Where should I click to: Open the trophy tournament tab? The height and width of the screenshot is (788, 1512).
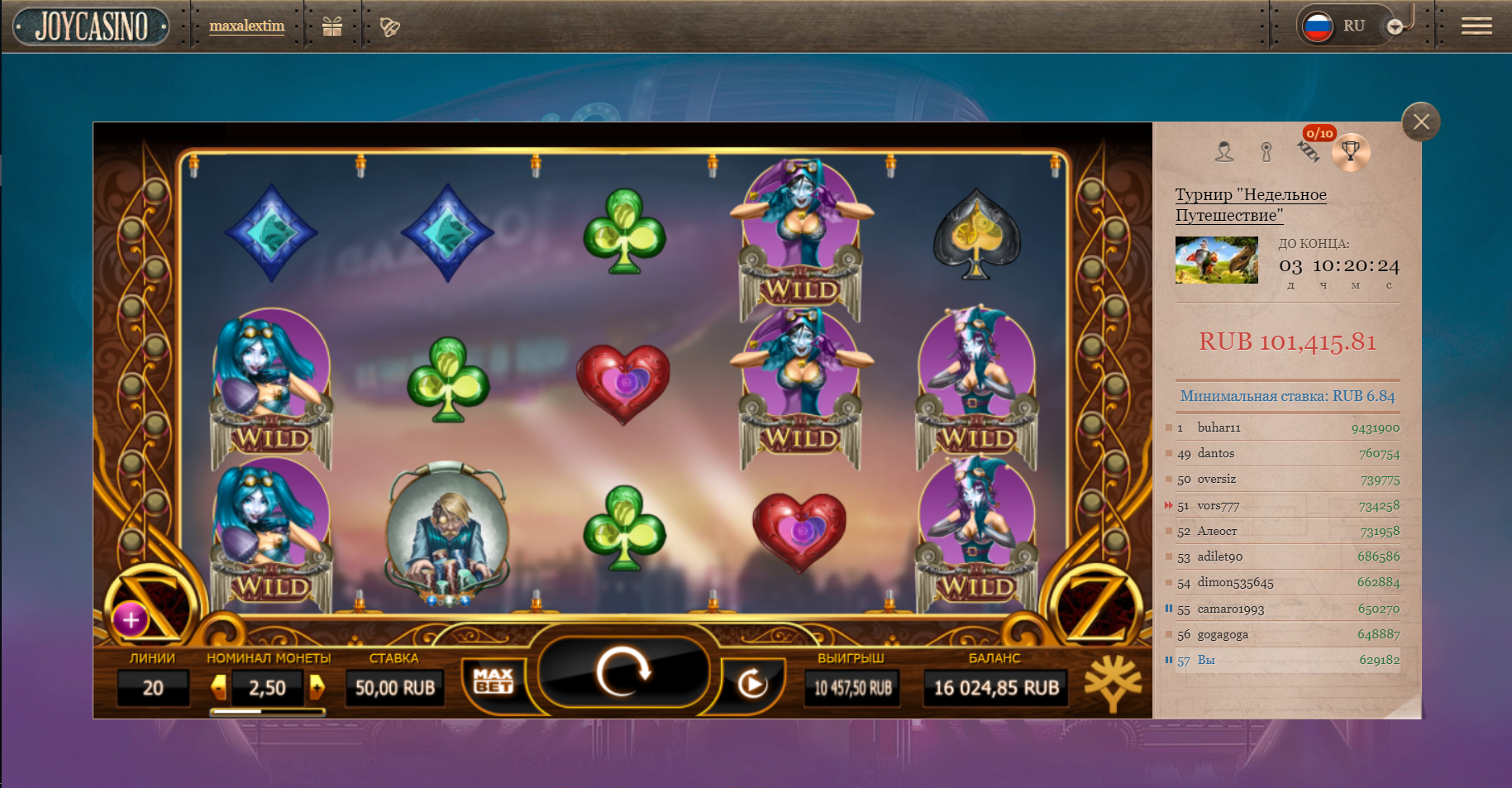click(1351, 151)
